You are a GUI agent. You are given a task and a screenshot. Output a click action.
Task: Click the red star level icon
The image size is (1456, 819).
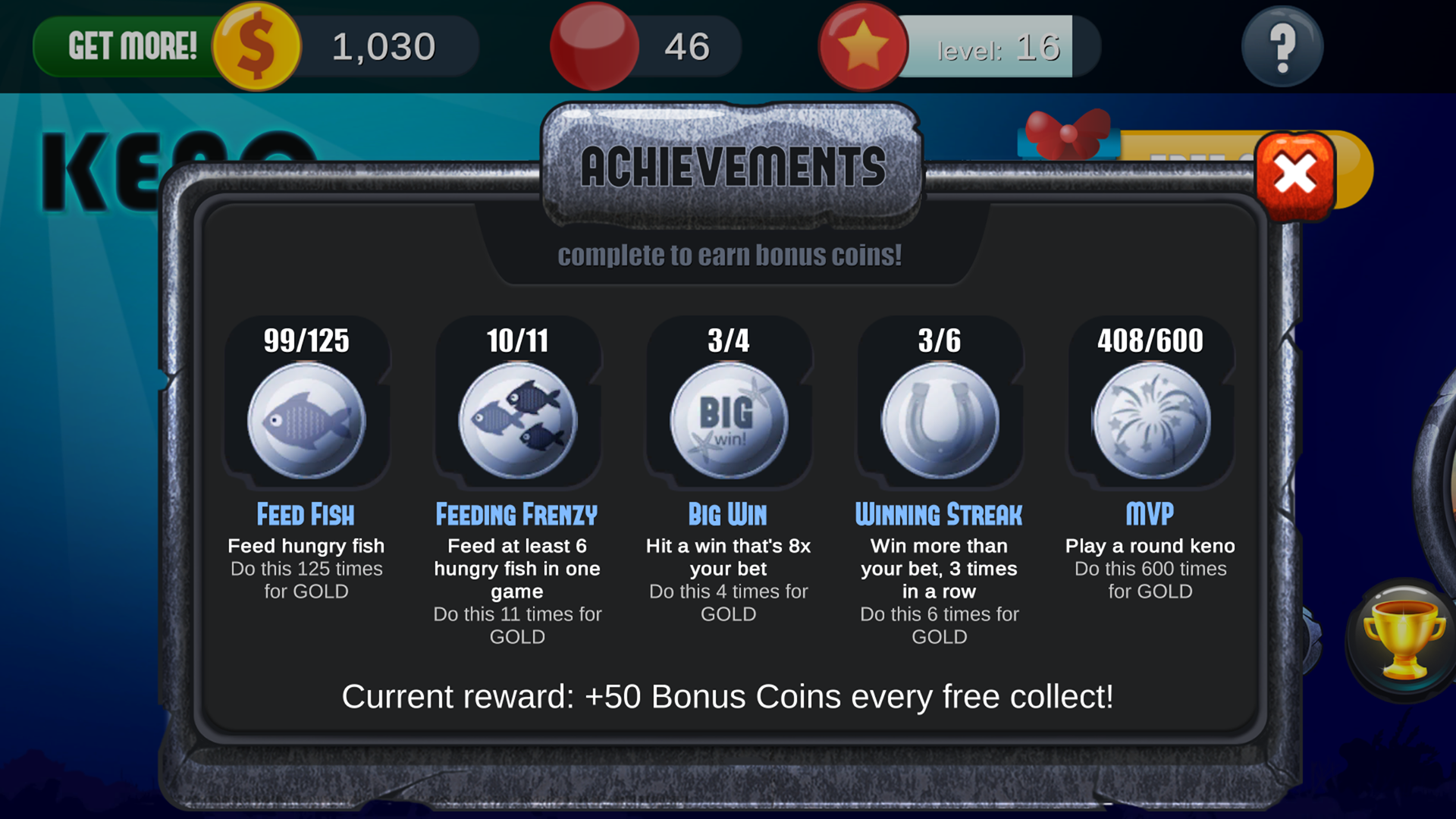(863, 45)
